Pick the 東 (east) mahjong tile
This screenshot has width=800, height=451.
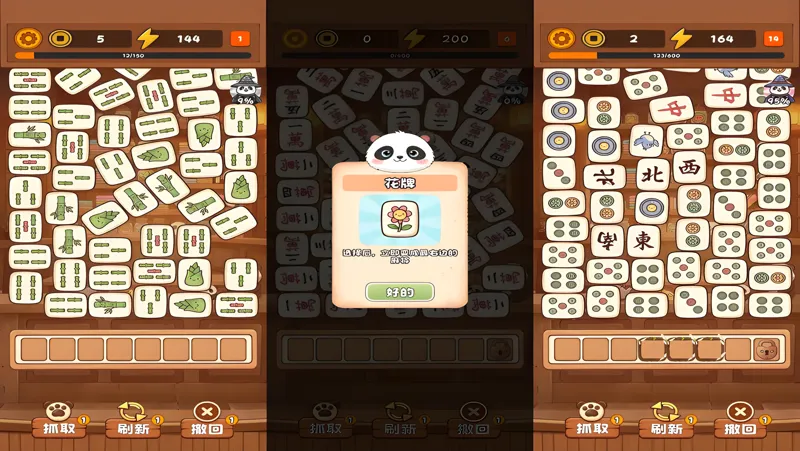point(644,240)
